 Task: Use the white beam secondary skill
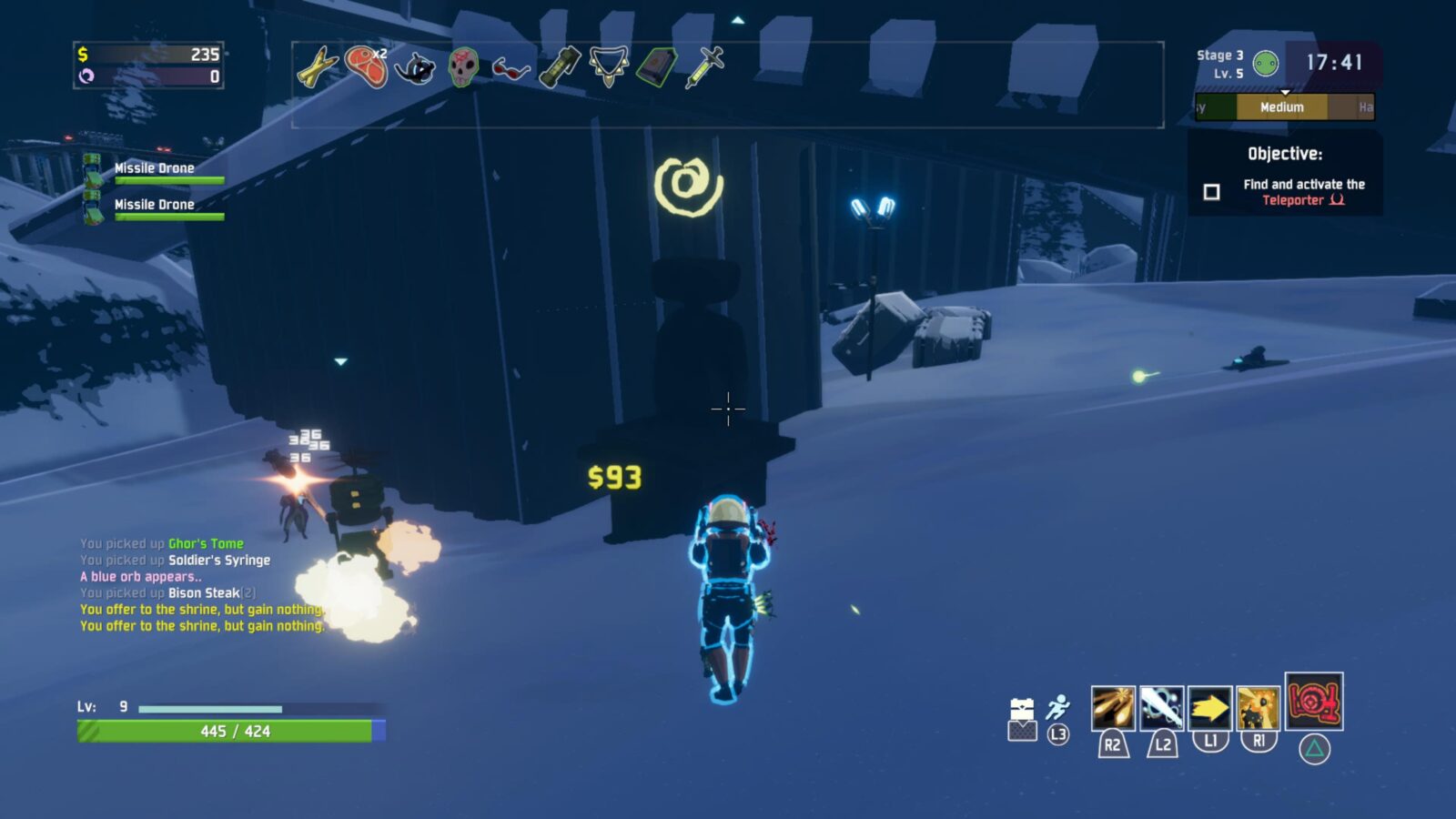[1161, 708]
